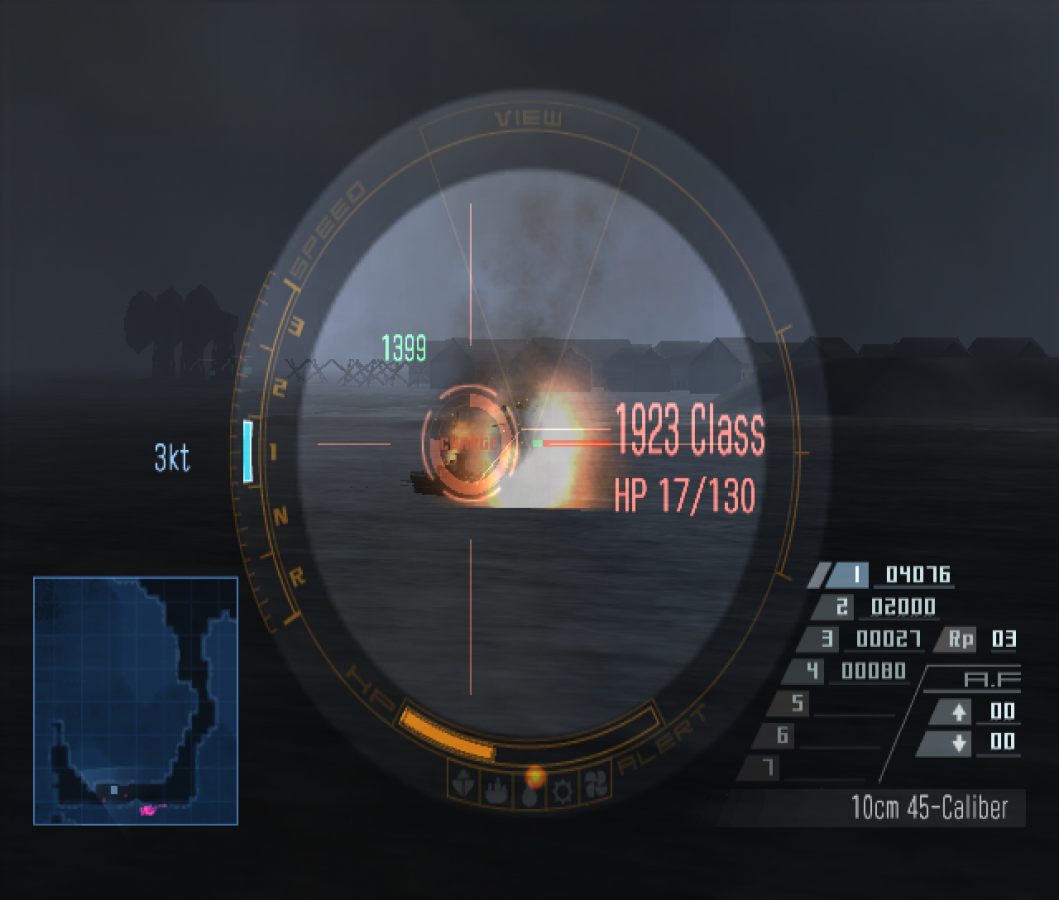Click the VIEW direction indicator
This screenshot has width=1059, height=900.
click(x=529, y=119)
